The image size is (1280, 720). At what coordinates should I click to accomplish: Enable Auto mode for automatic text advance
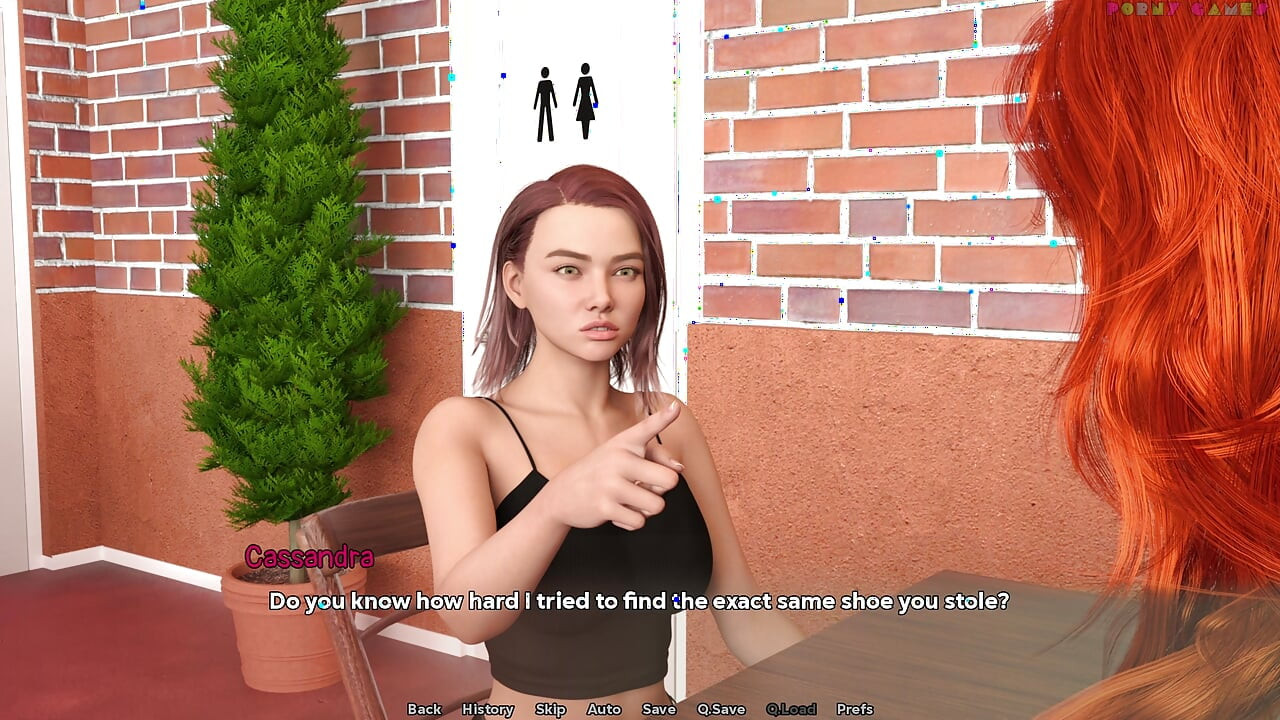pos(604,709)
